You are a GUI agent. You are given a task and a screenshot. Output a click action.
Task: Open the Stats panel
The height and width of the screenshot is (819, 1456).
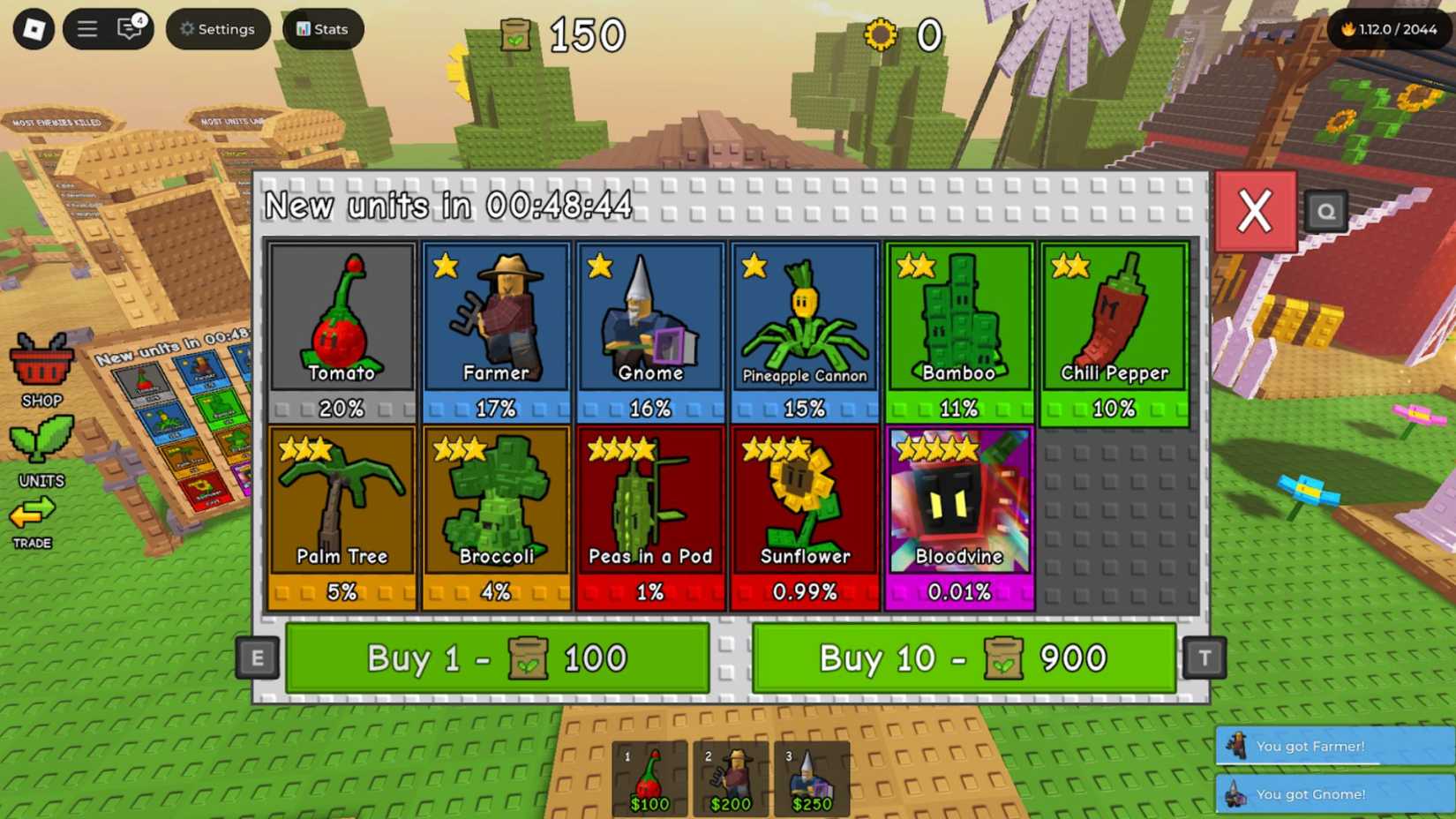[321, 28]
